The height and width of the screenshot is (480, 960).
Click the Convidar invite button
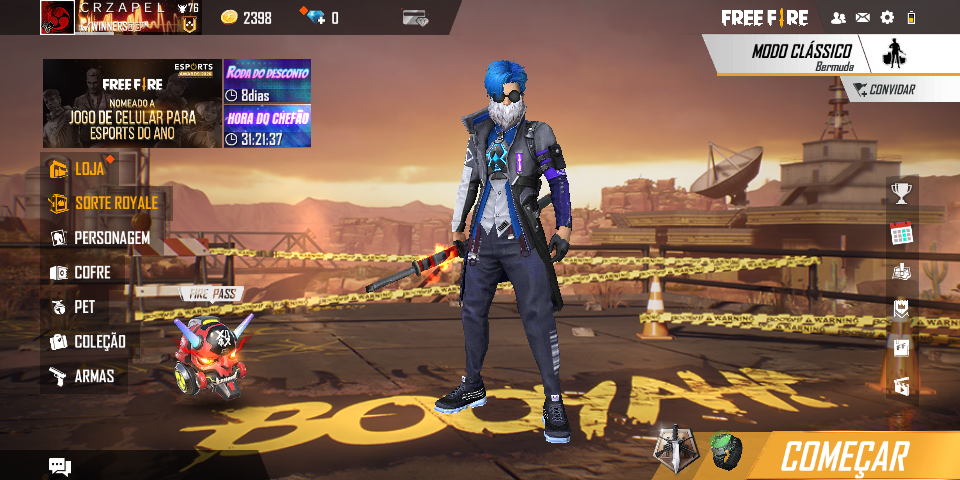(883, 90)
